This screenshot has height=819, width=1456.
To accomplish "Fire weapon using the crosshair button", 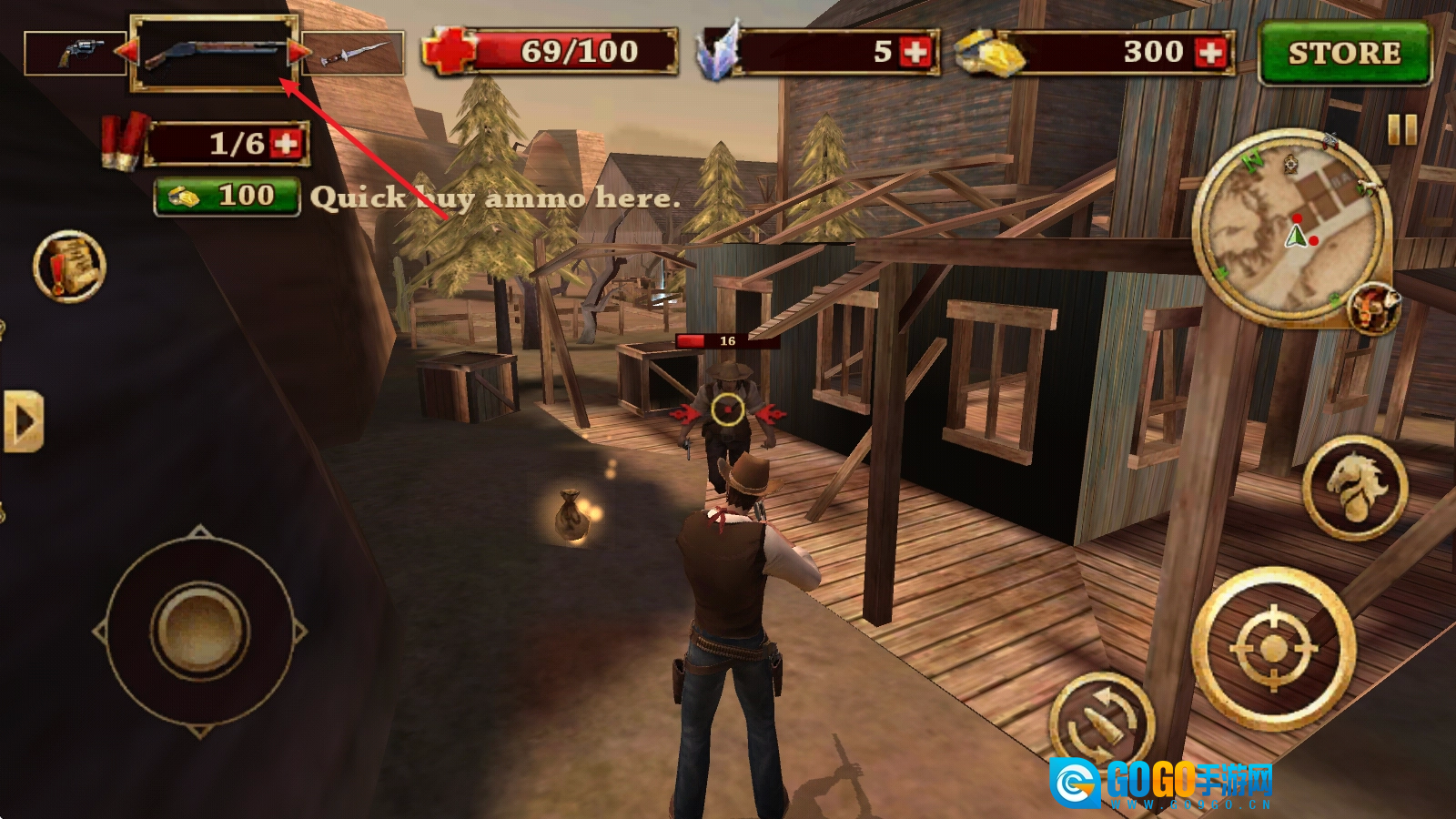I will (x=1273, y=649).
